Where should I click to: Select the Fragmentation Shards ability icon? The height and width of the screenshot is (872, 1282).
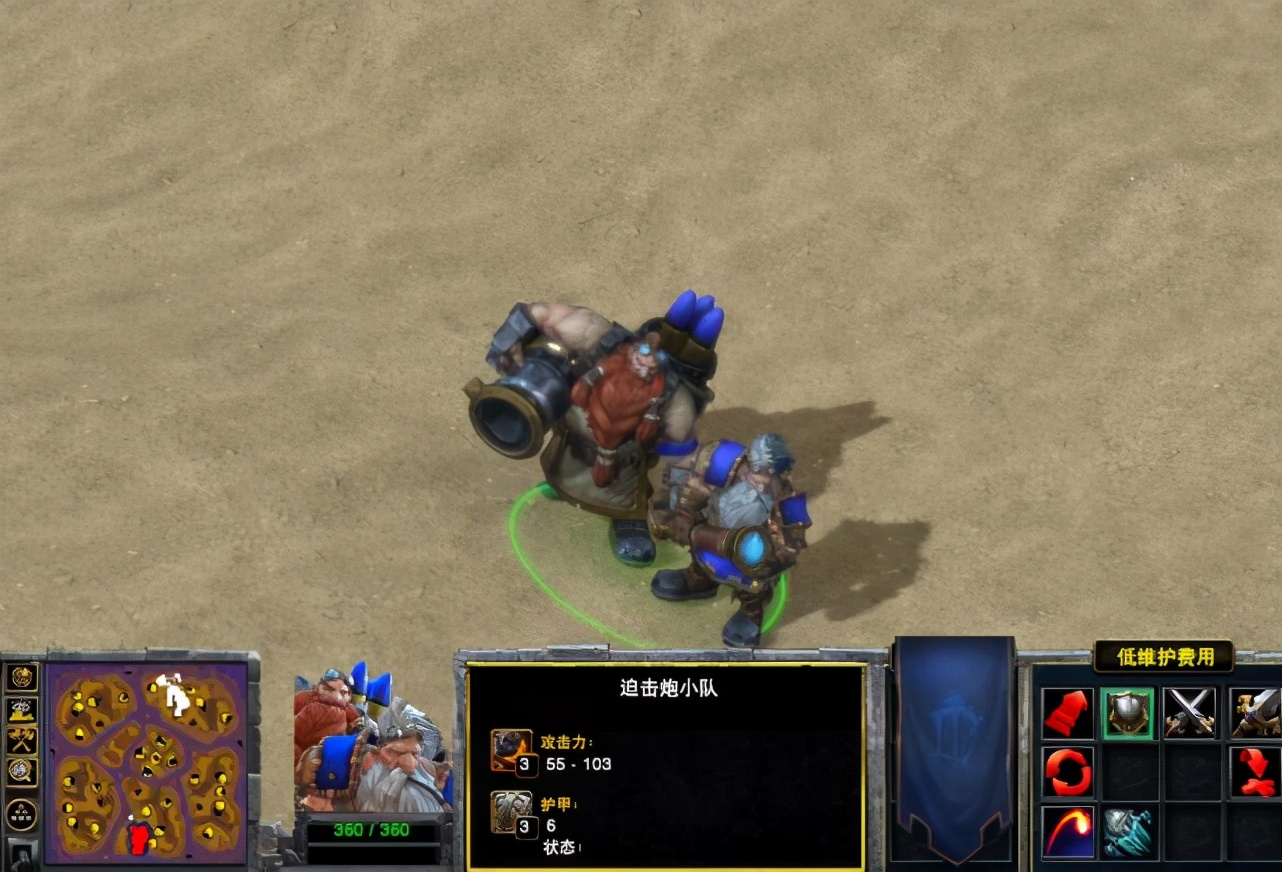pos(1129,833)
